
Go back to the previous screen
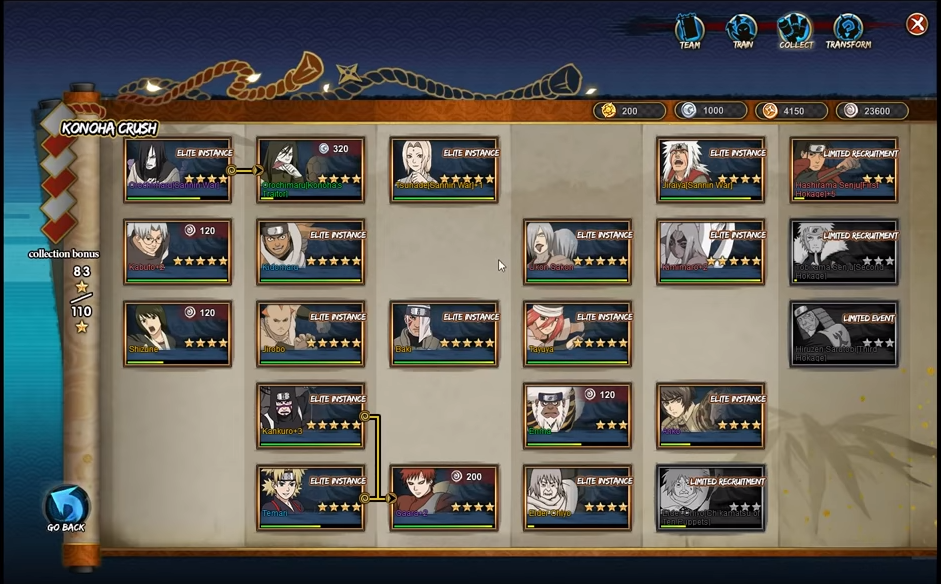tap(66, 508)
